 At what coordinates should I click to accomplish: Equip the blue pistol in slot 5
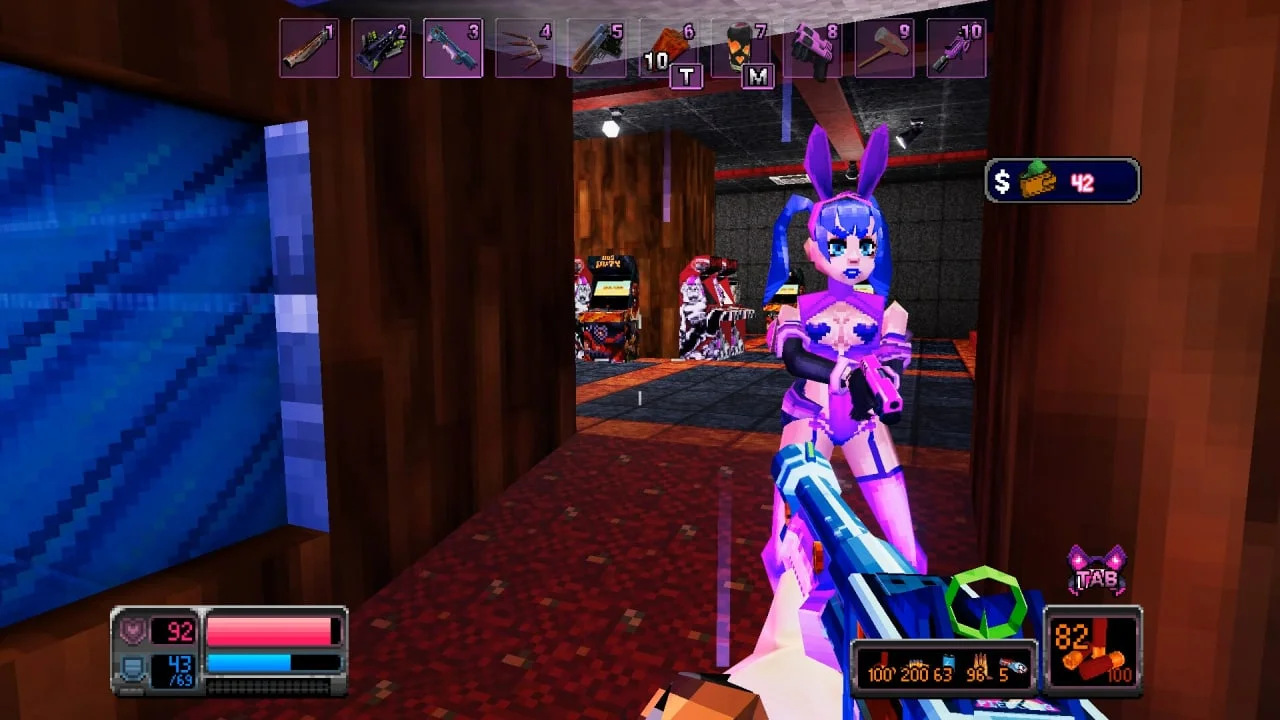point(597,48)
